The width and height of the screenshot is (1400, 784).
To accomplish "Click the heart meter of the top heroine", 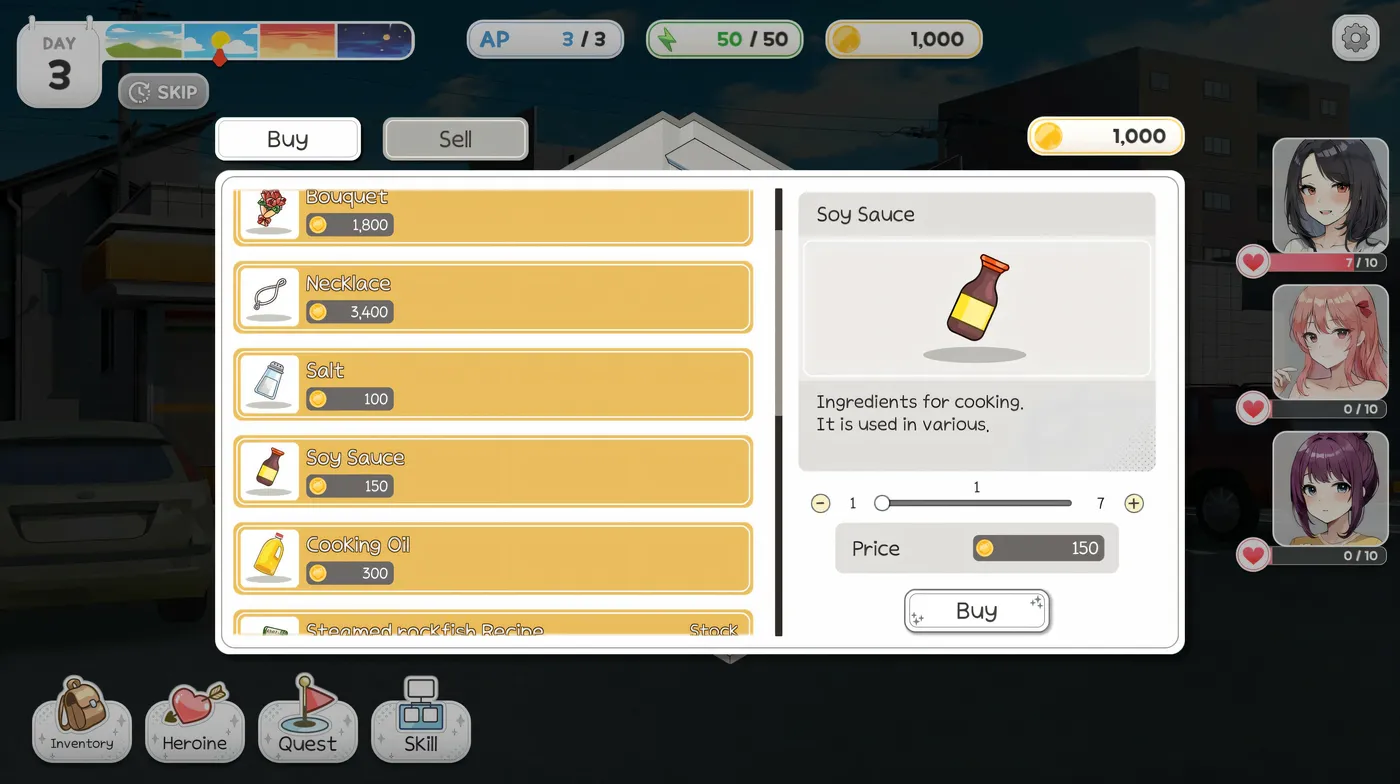I will coord(1311,260).
